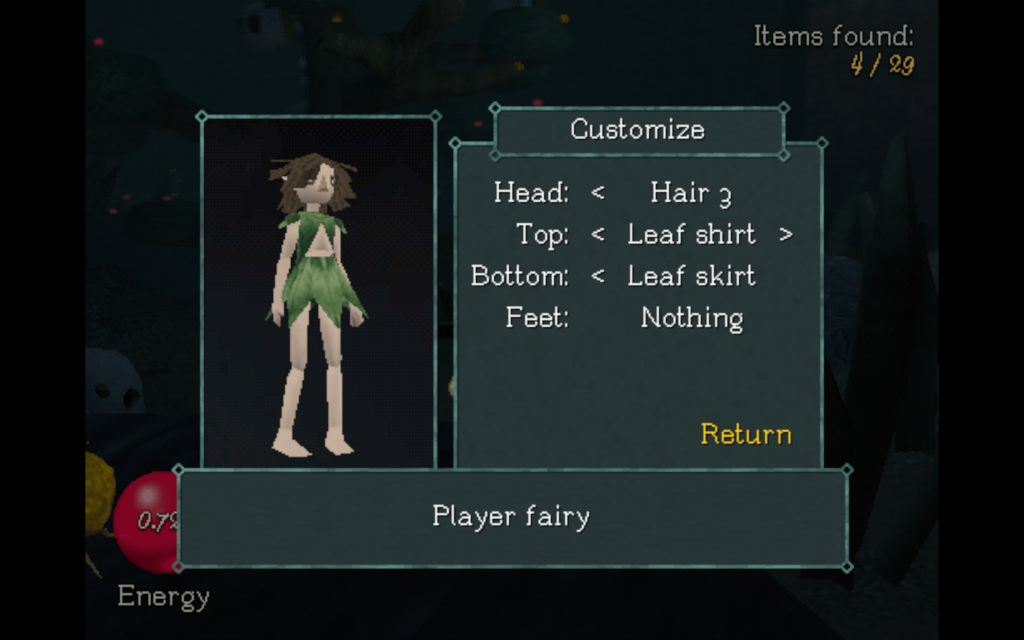Select the Leaf shirt top entry
1024x640 pixels.
click(x=691, y=235)
